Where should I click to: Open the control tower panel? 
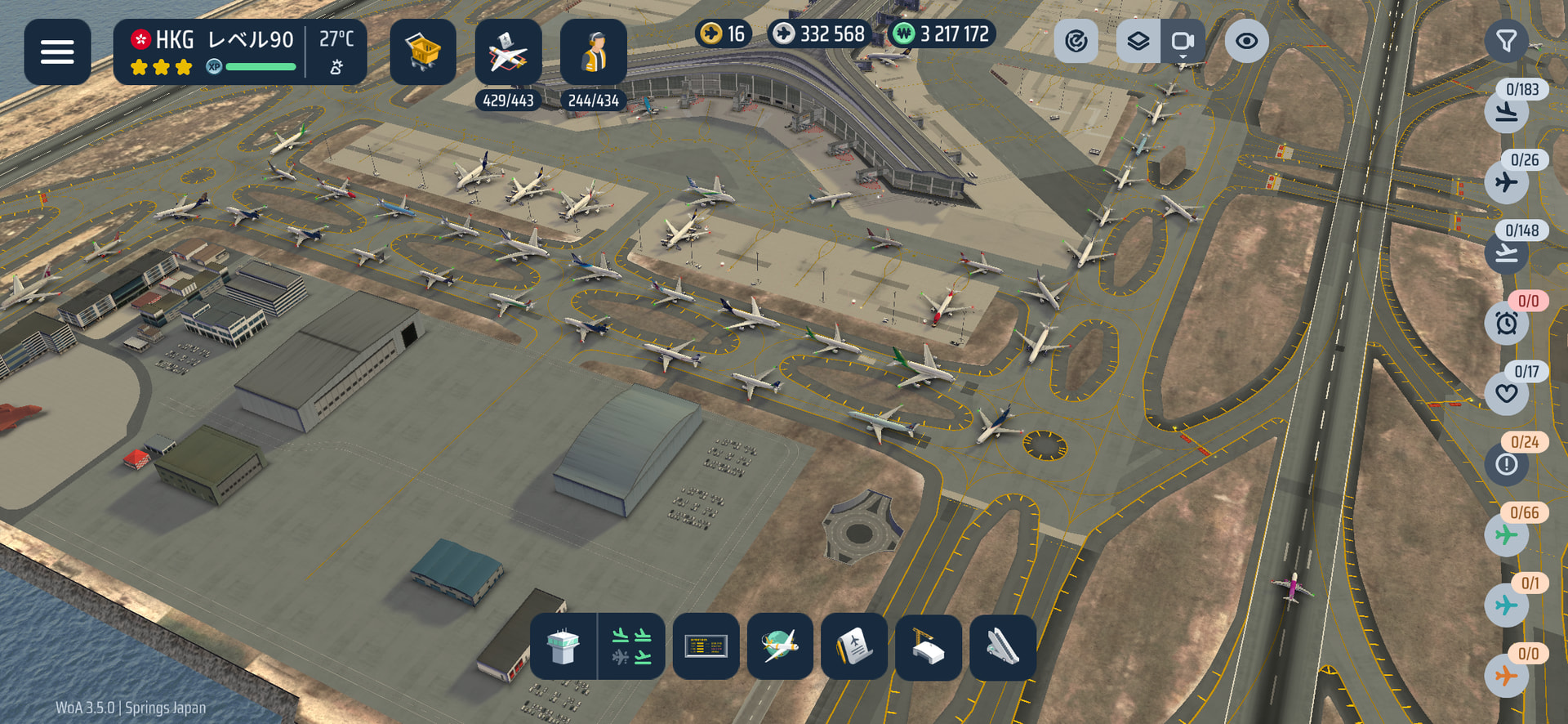(563, 646)
